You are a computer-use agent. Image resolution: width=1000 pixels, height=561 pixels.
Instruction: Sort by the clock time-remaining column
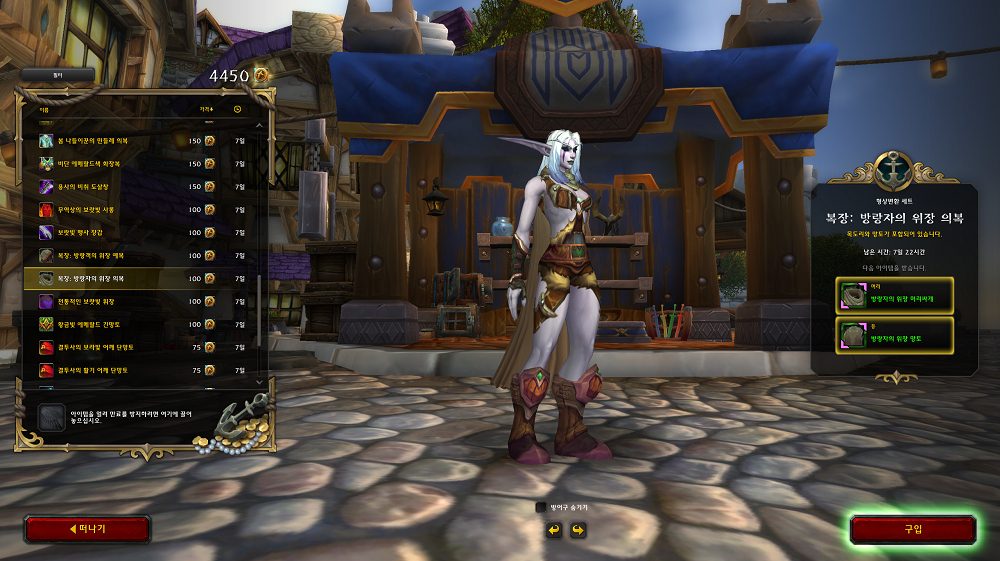[x=238, y=109]
